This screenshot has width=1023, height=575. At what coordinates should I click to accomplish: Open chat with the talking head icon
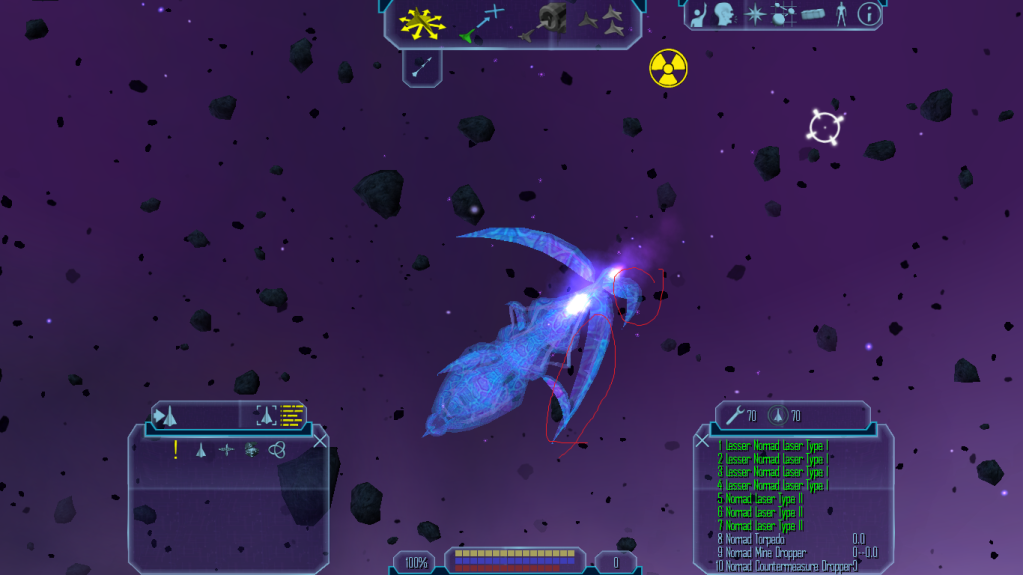click(x=725, y=14)
